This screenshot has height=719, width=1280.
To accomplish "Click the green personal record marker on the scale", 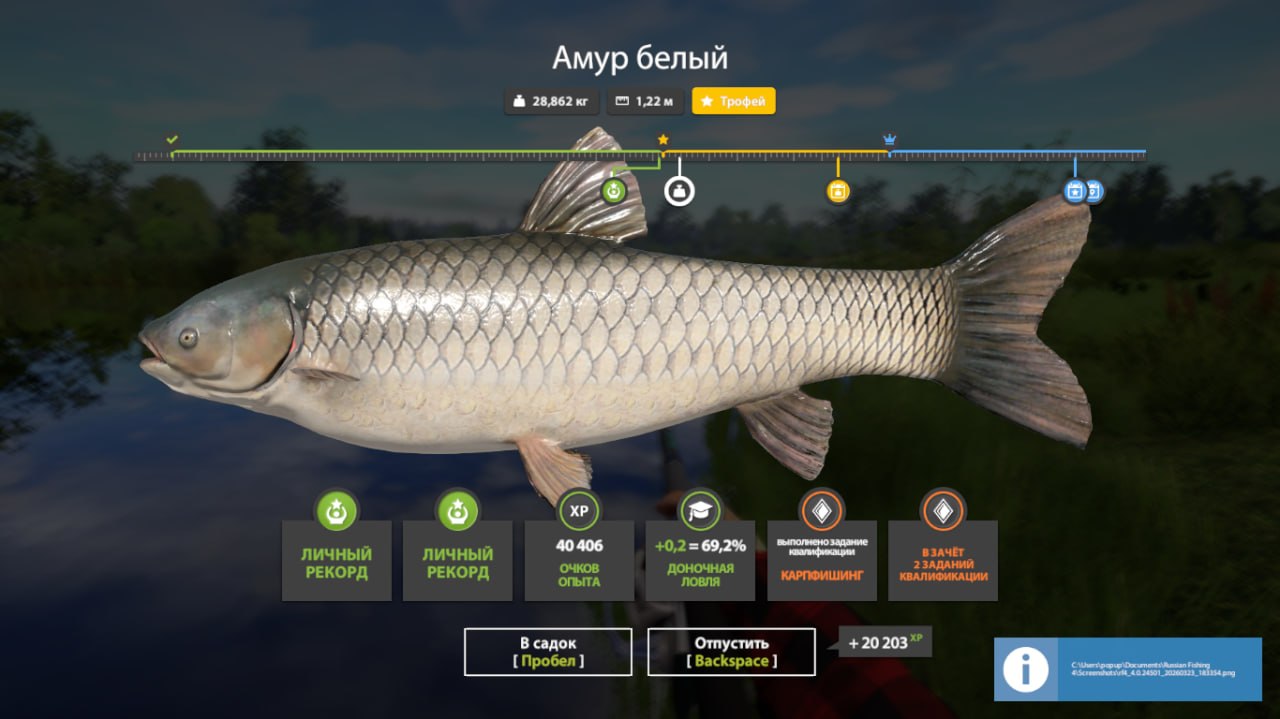I will (614, 190).
